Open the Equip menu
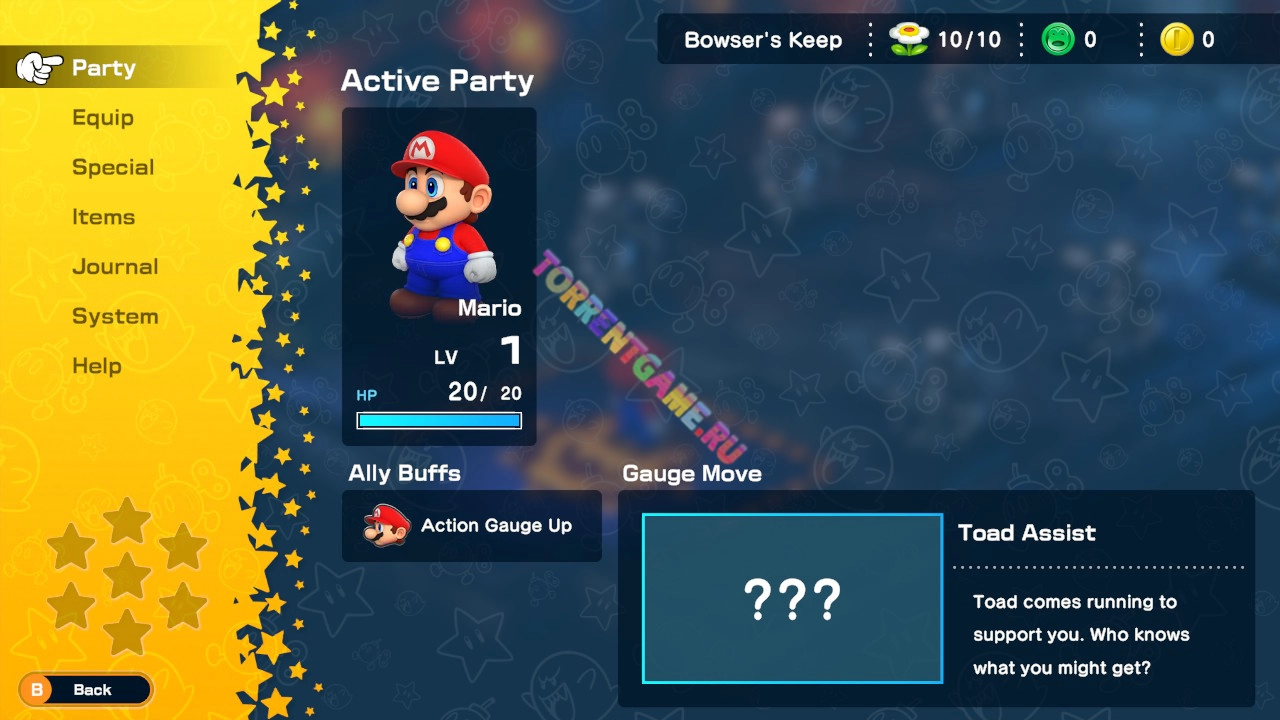 coord(103,118)
